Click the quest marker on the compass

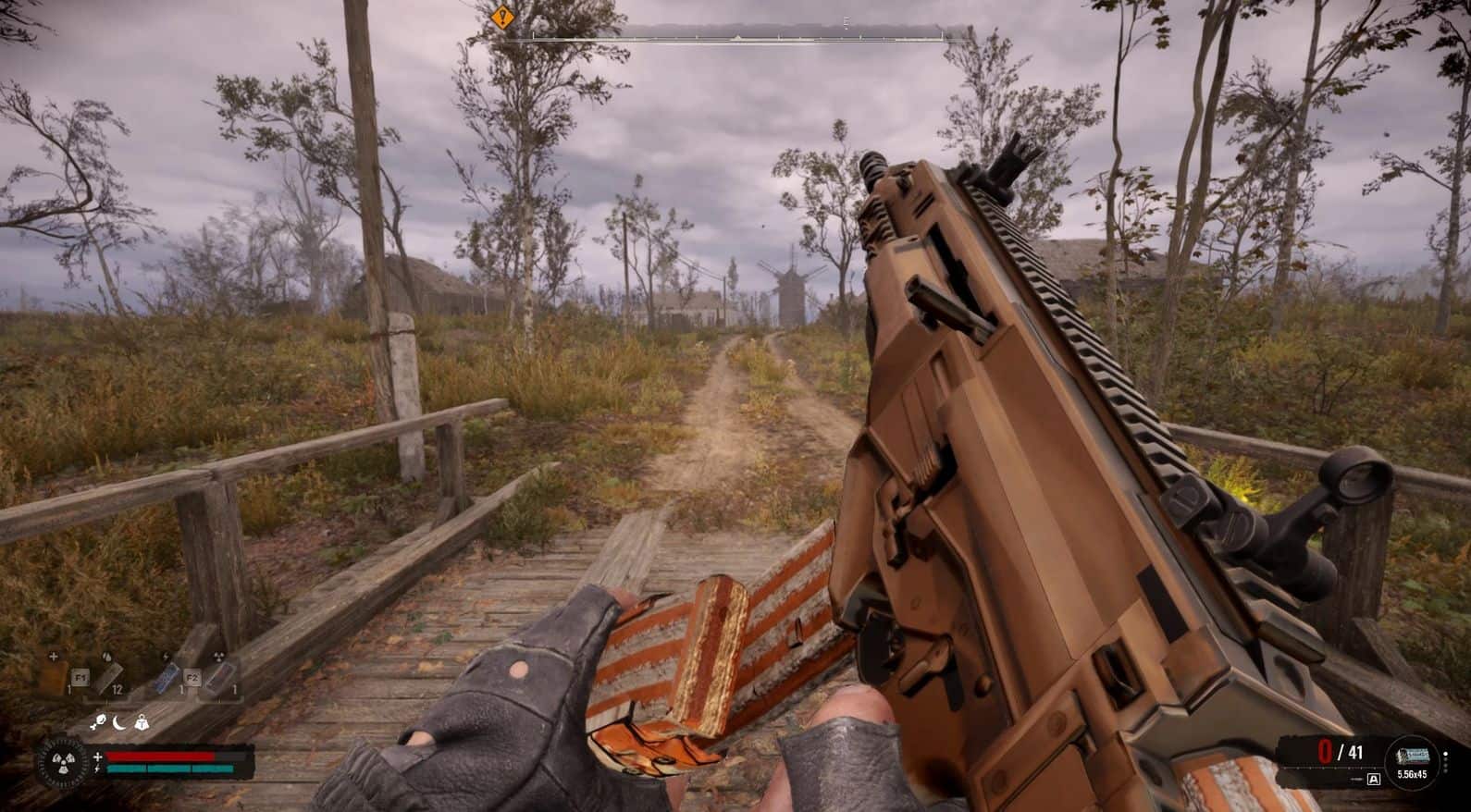pyautogui.click(x=502, y=17)
